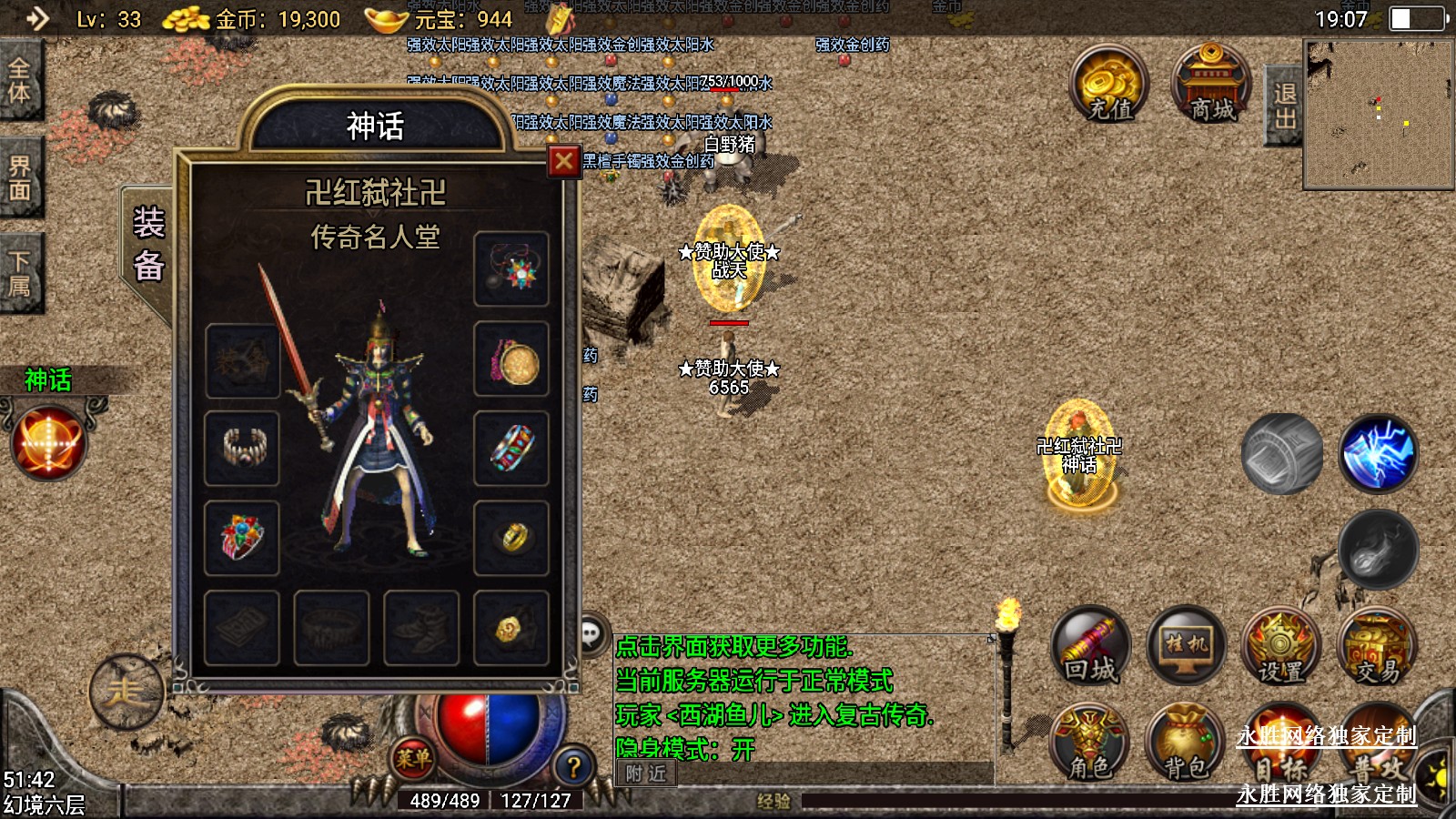Screen dimensions: 1456x819
Task: Open the 设置 settings menu
Action: pos(1281,646)
